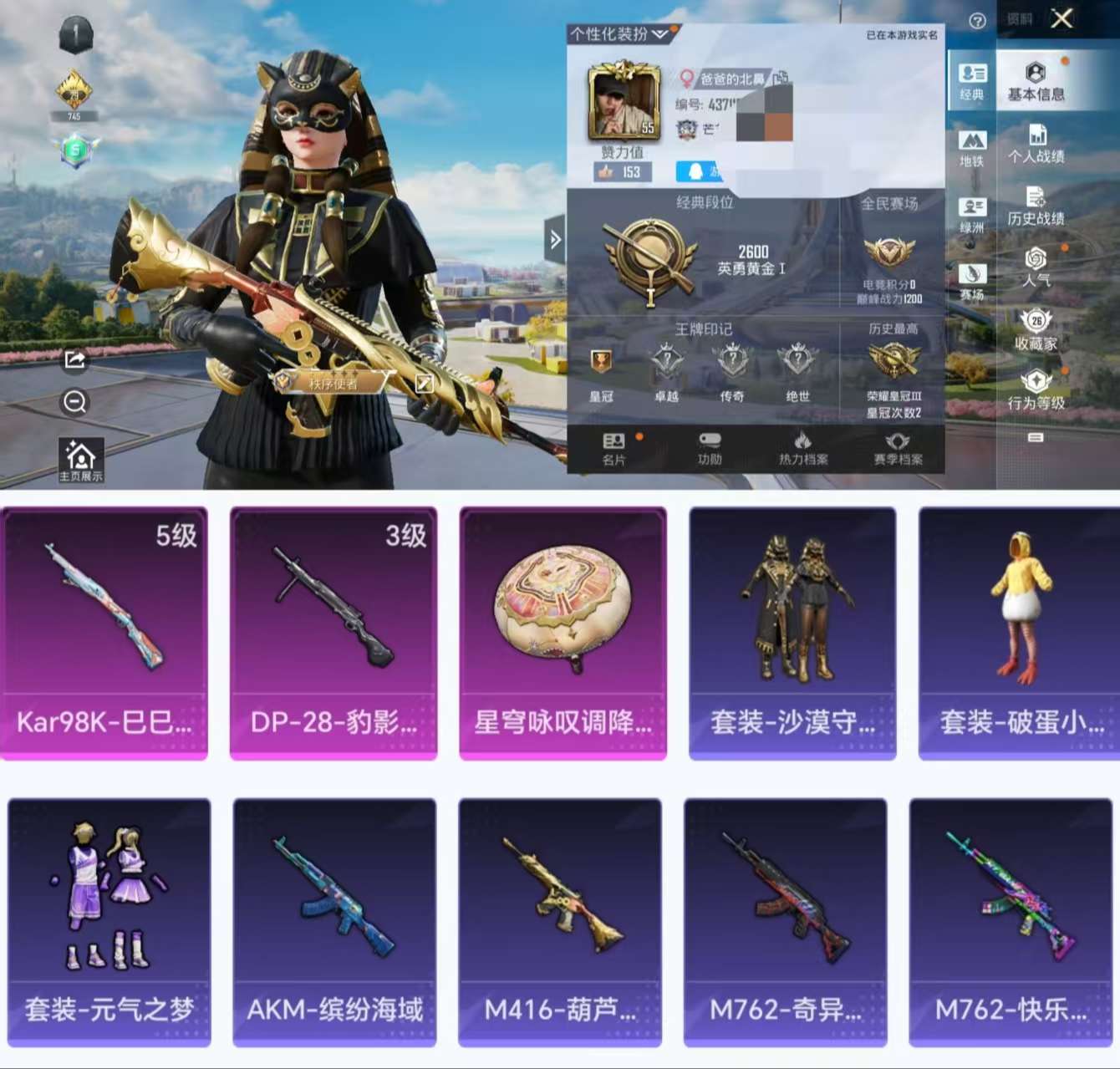Image resolution: width=1120 pixels, height=1069 pixels.
Task: Open the 名片 tab at panel bottom
Action: tap(614, 445)
